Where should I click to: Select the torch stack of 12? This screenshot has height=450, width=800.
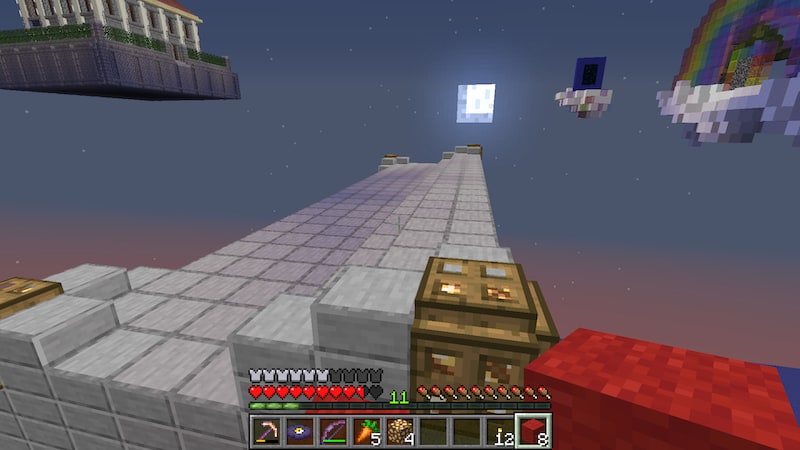point(499,432)
